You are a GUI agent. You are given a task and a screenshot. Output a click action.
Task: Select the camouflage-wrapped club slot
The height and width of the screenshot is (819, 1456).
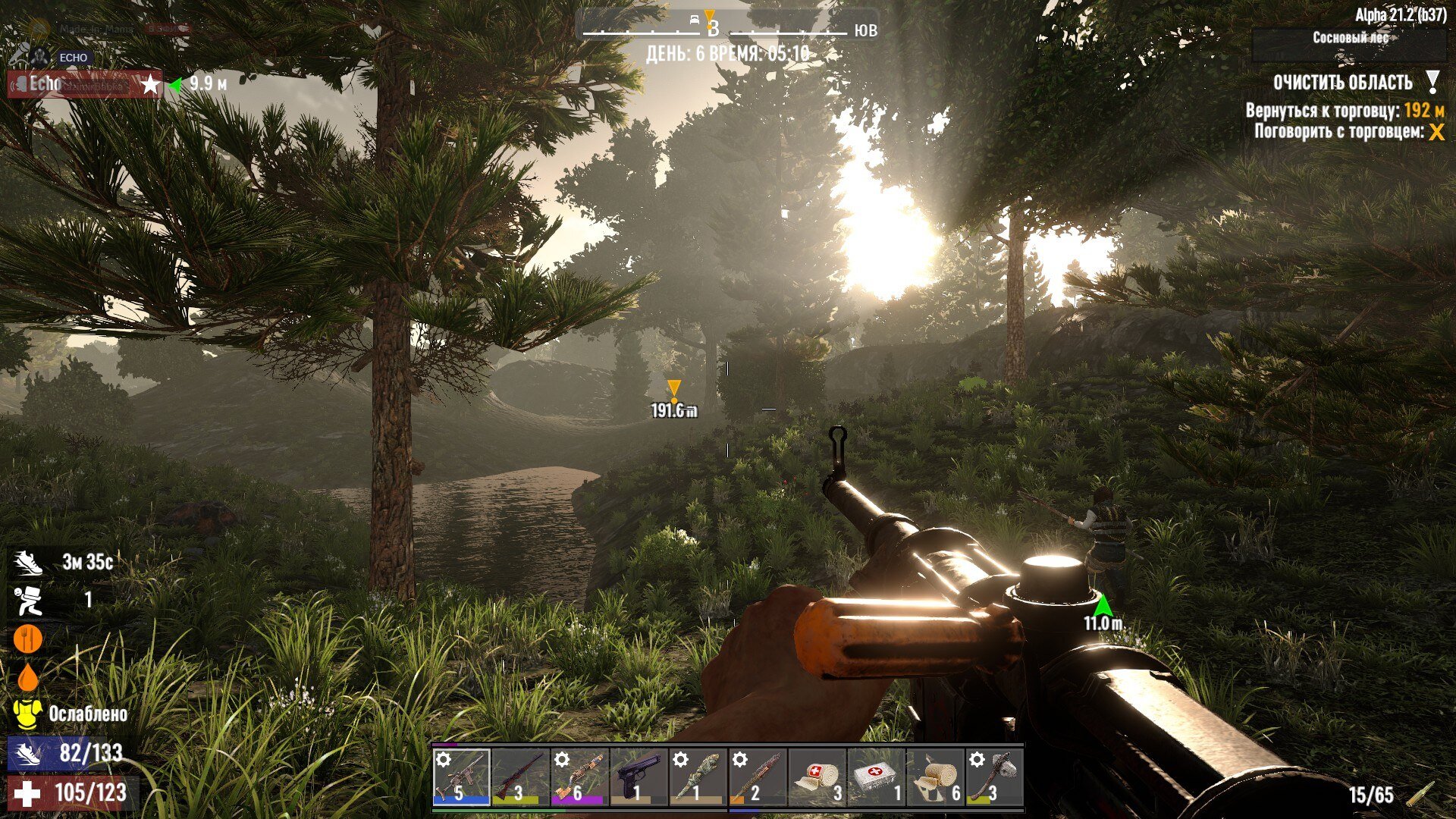click(698, 777)
